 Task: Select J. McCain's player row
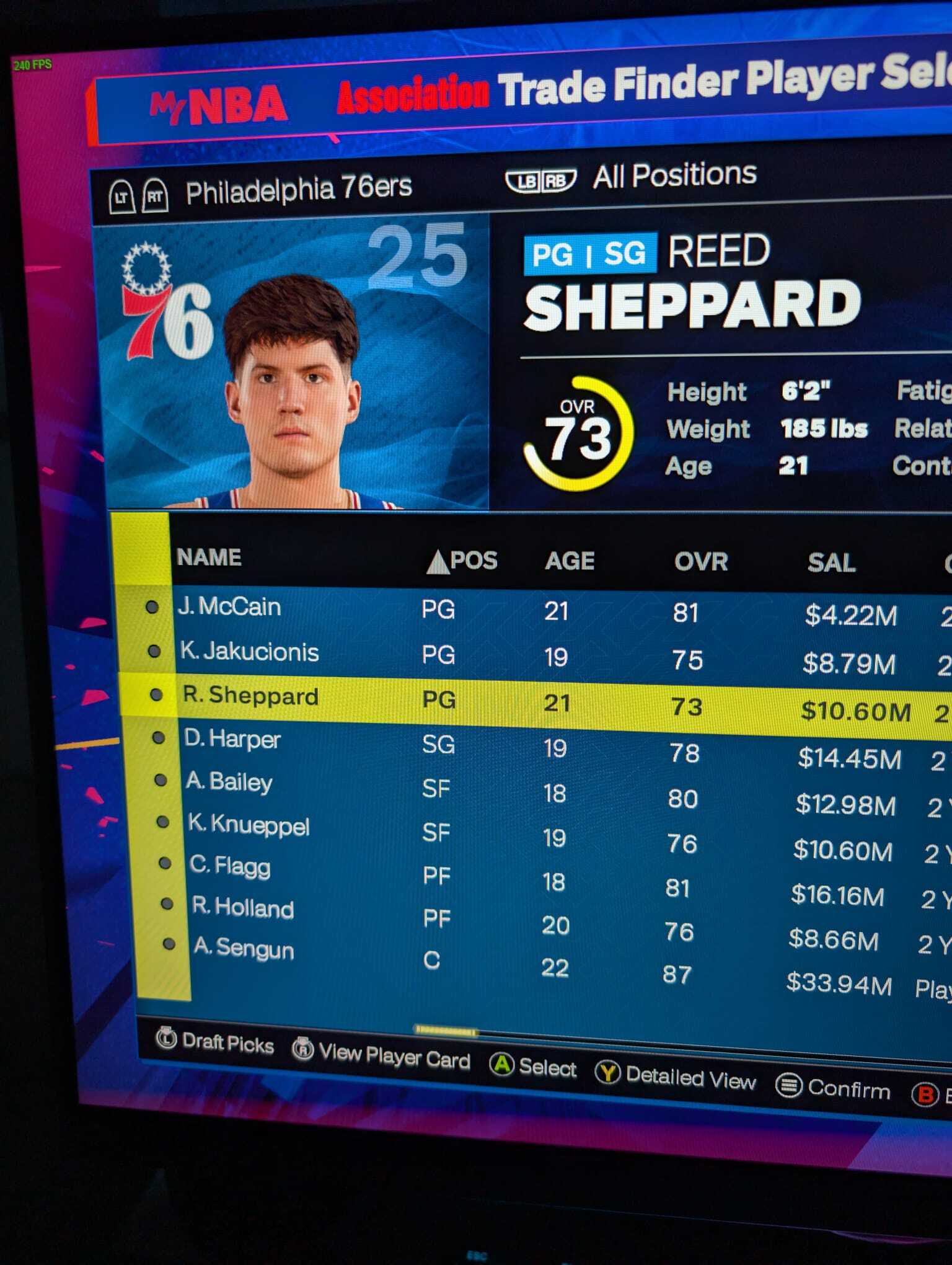(229, 607)
